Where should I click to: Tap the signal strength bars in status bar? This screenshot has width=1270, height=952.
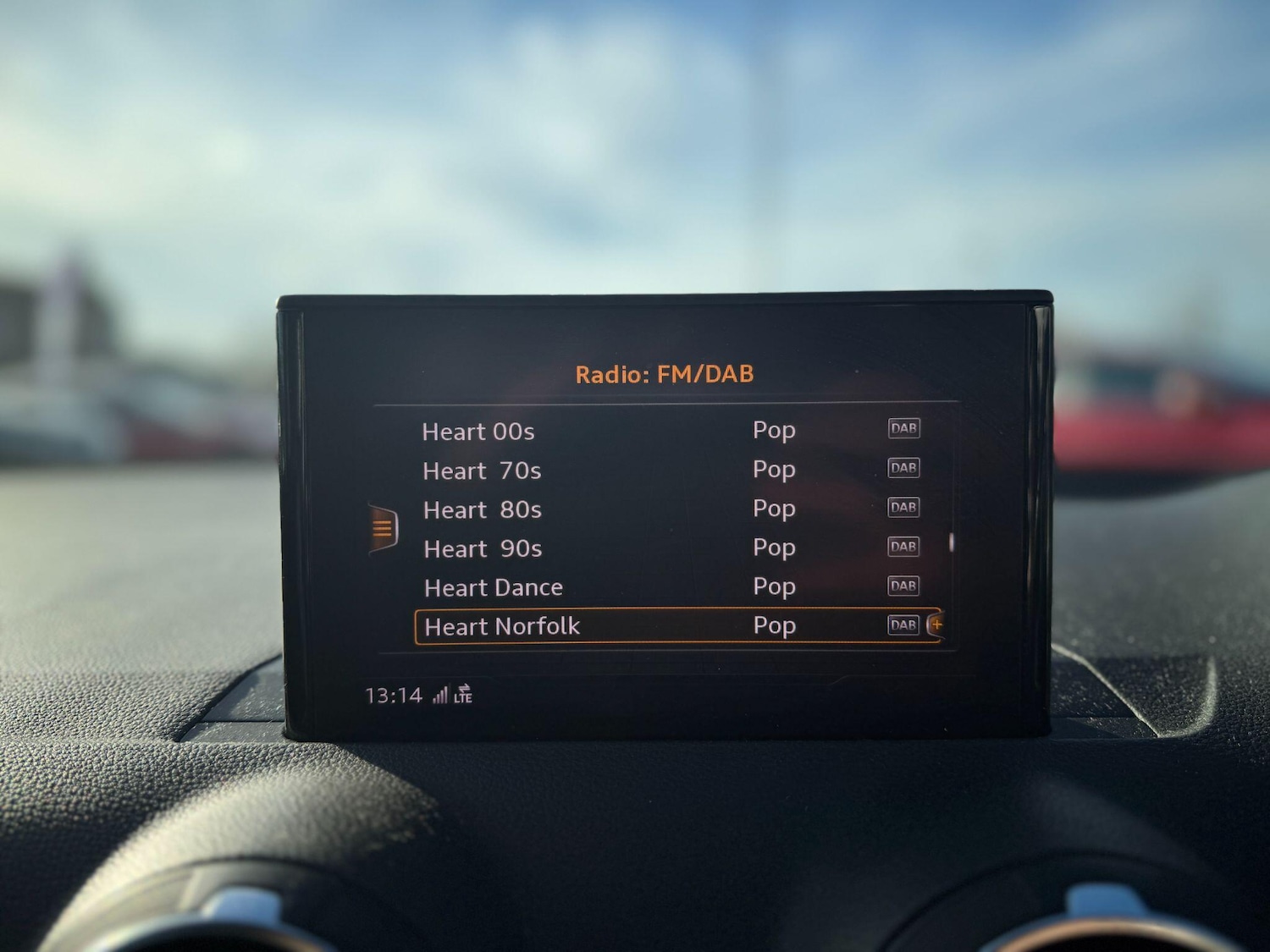[442, 694]
